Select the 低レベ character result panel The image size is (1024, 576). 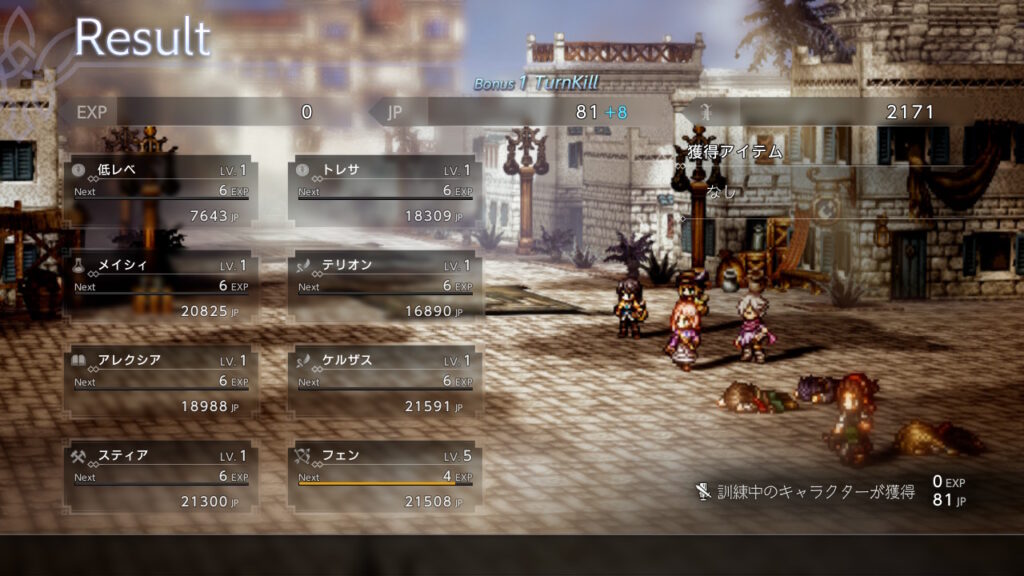(160, 191)
